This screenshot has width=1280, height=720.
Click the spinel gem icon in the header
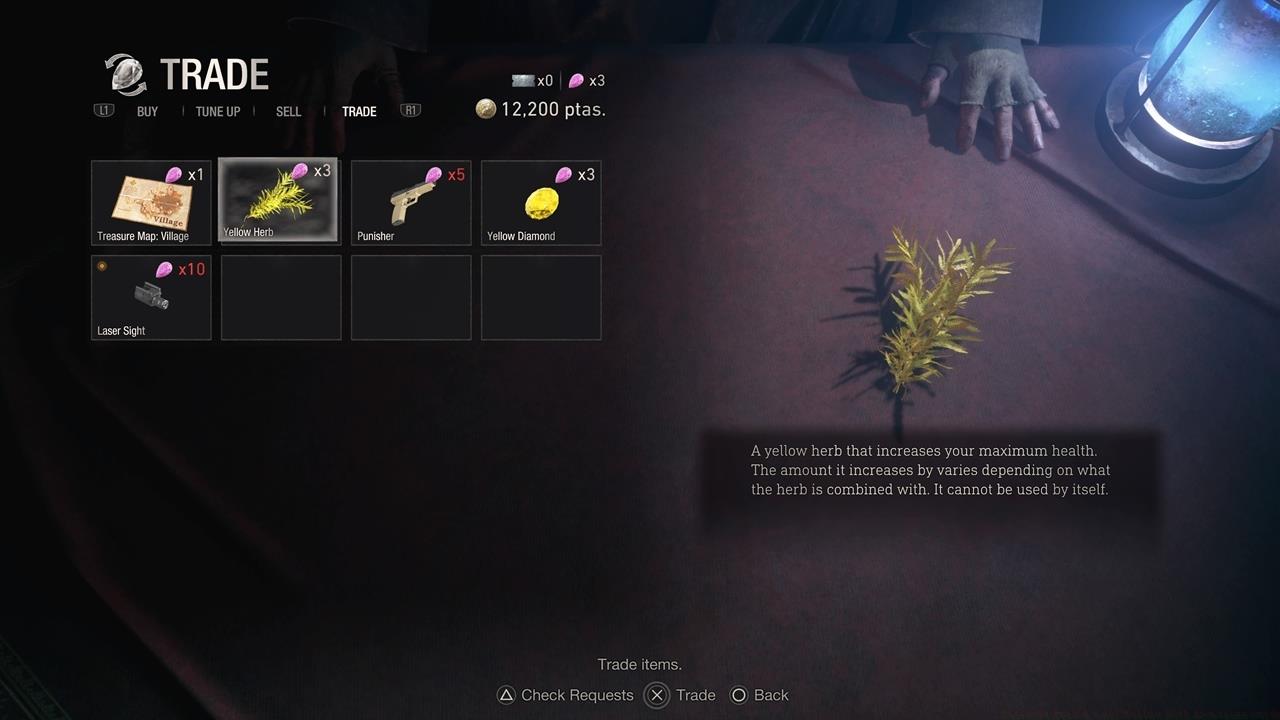(578, 80)
